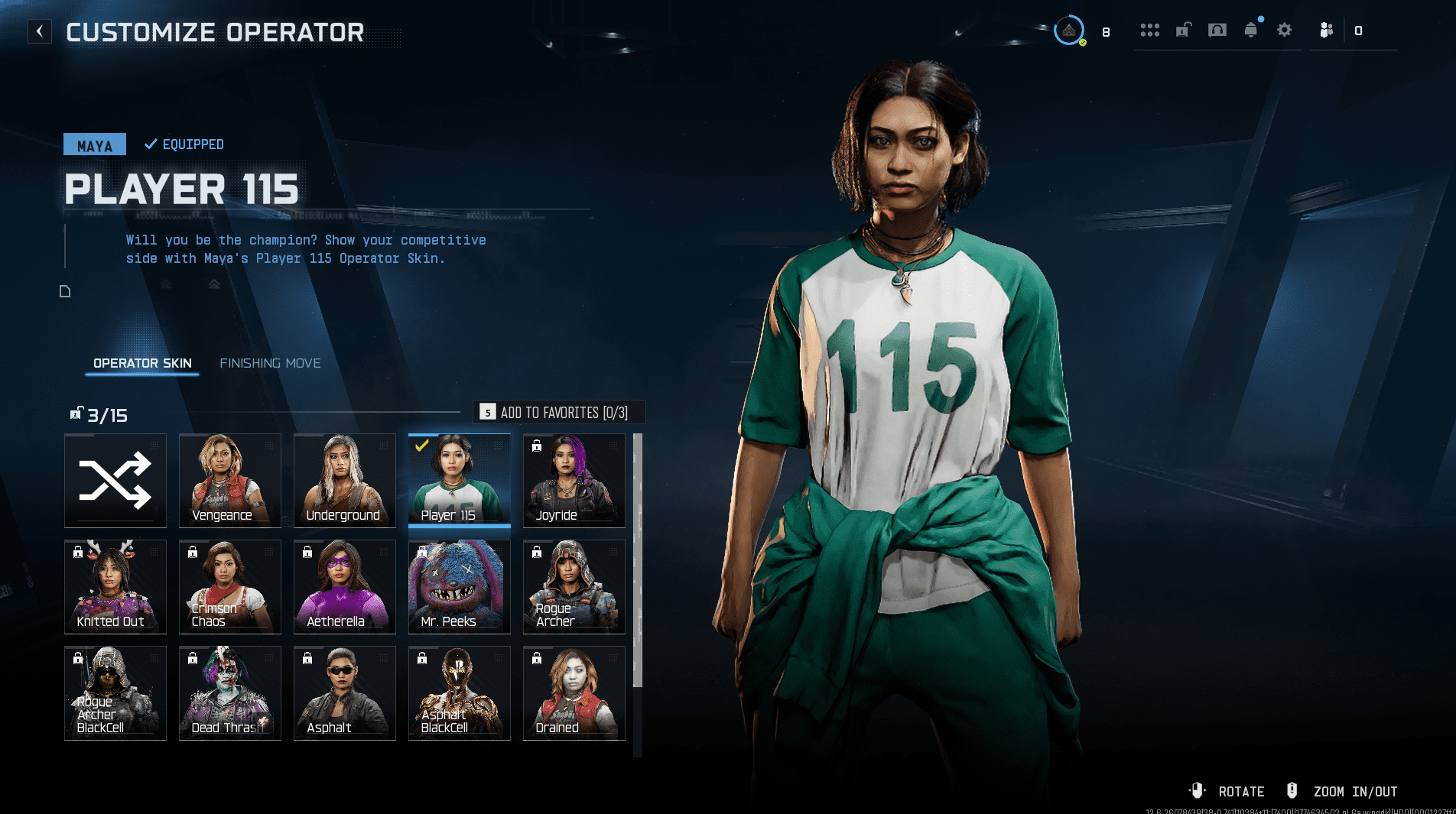1456x814 pixels.
Task: Choose the Mr. Peeks bunny skin
Action: [x=460, y=587]
